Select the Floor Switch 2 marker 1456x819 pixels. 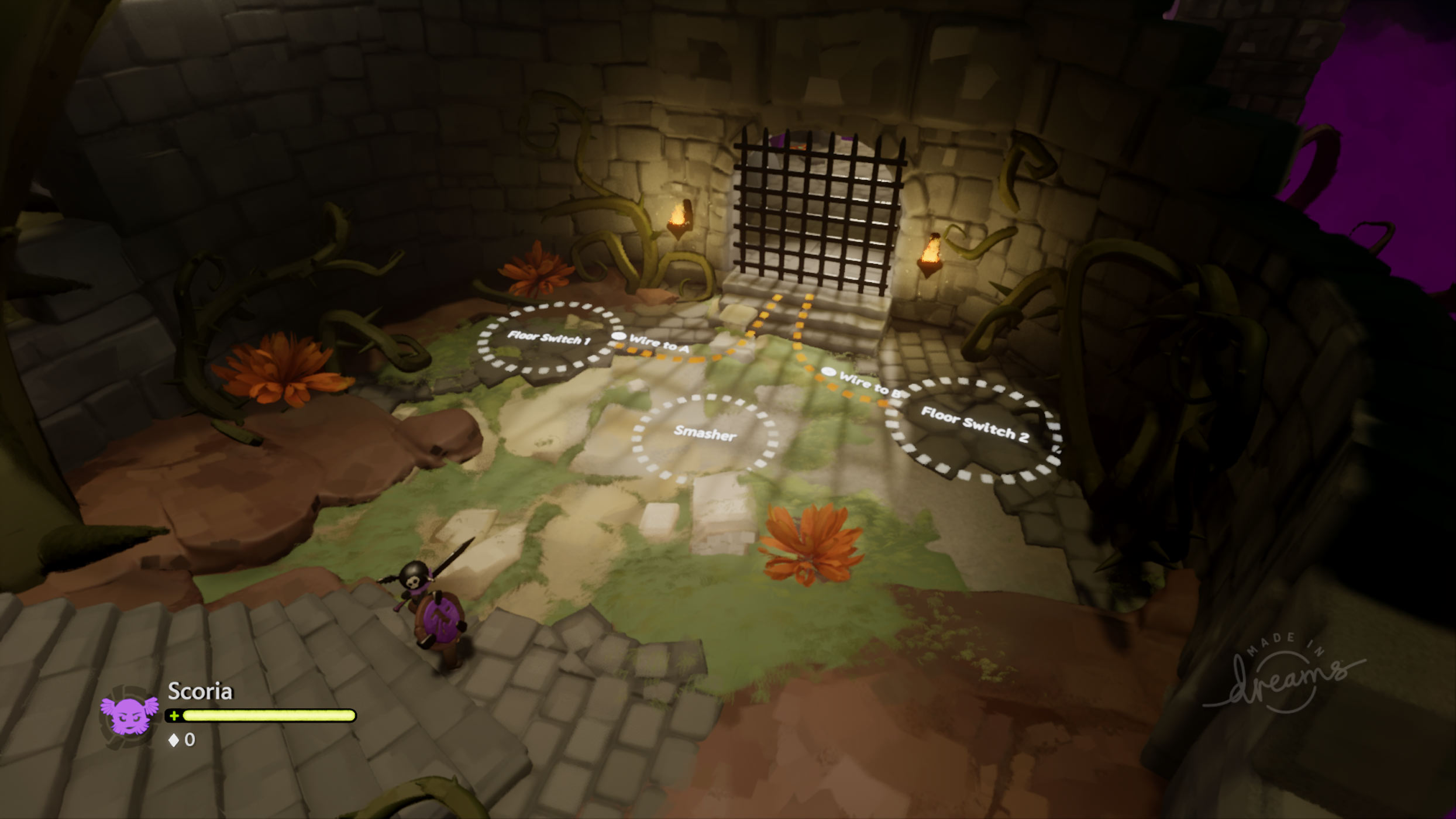coord(973,424)
